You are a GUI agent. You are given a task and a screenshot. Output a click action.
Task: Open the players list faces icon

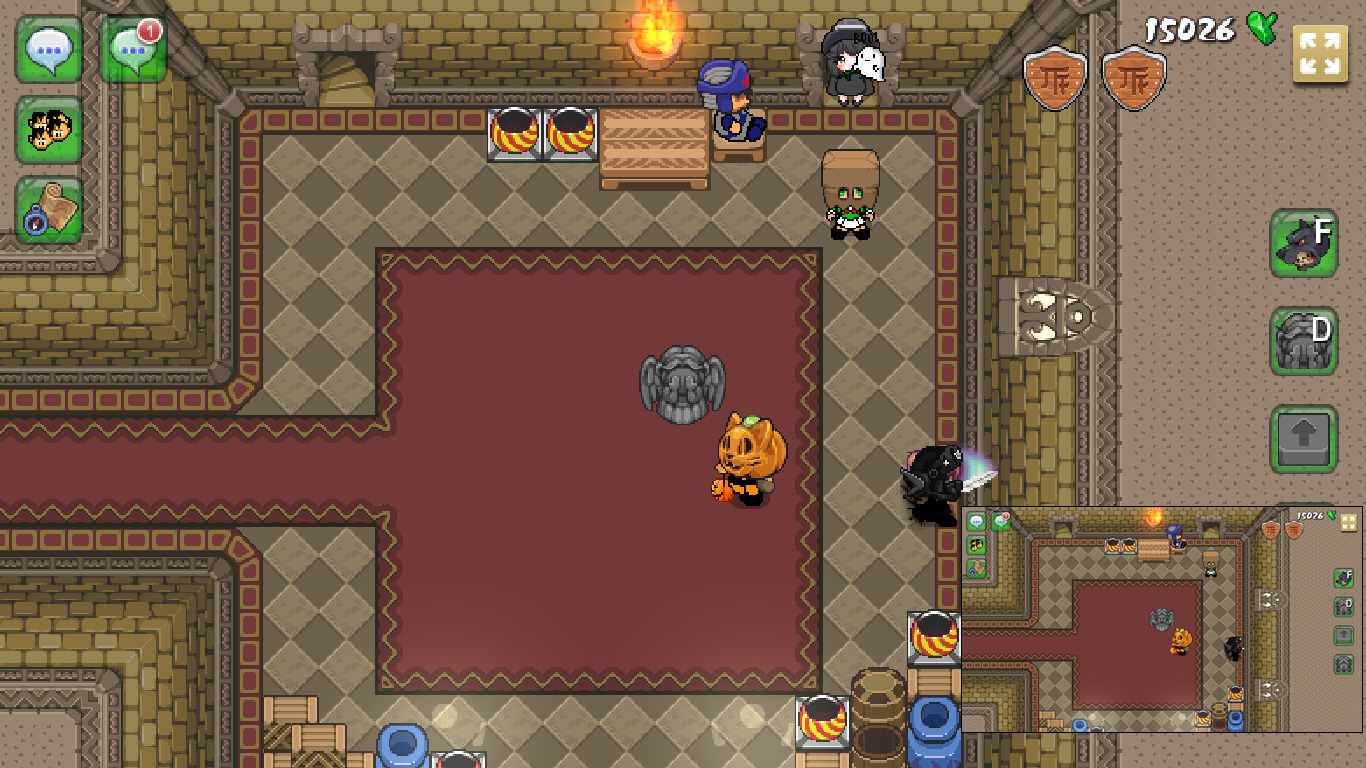click(x=48, y=130)
